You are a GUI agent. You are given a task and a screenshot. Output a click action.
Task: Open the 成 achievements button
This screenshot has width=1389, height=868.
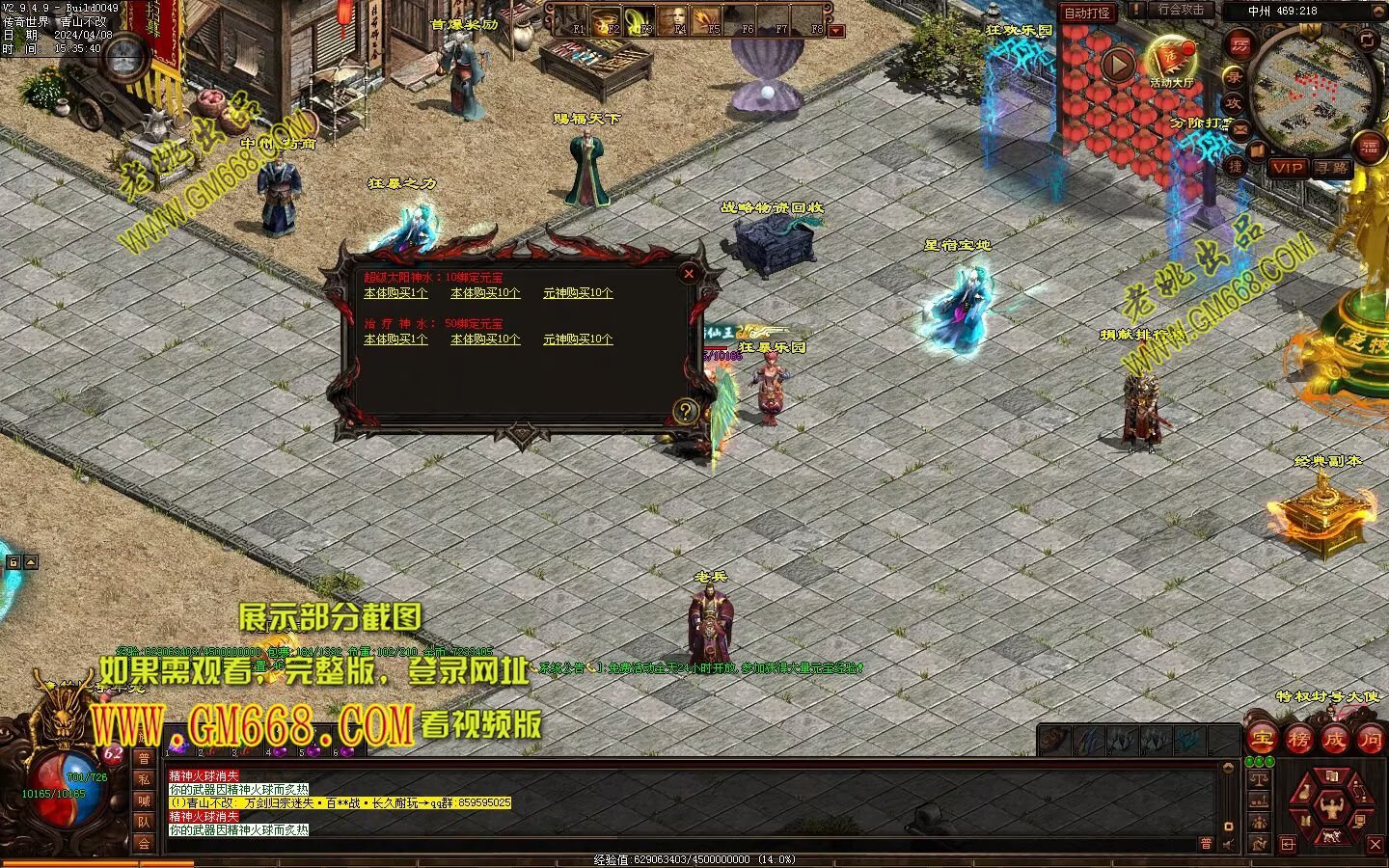(1334, 741)
